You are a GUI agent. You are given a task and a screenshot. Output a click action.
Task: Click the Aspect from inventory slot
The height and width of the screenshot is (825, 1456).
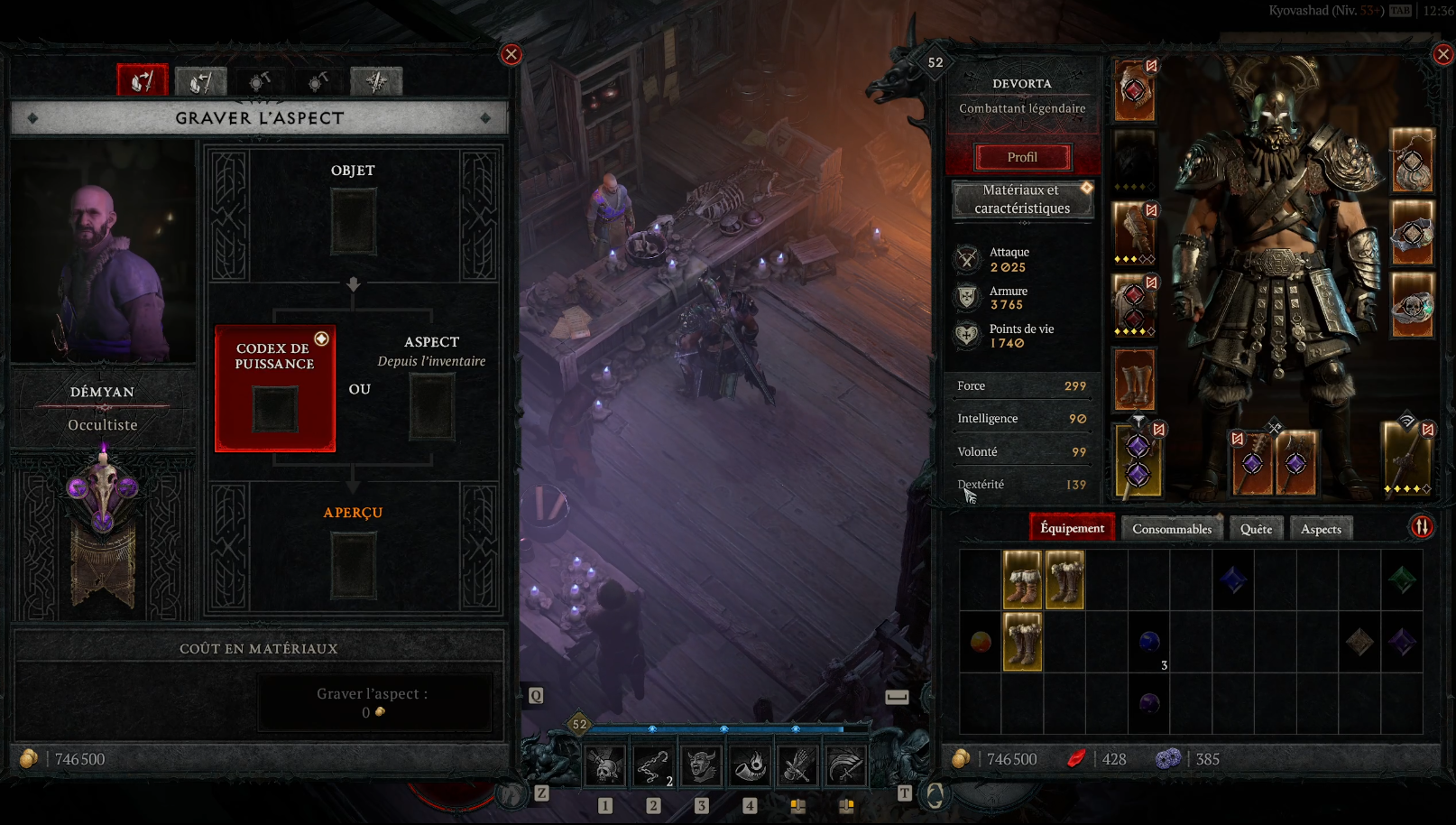coord(432,407)
